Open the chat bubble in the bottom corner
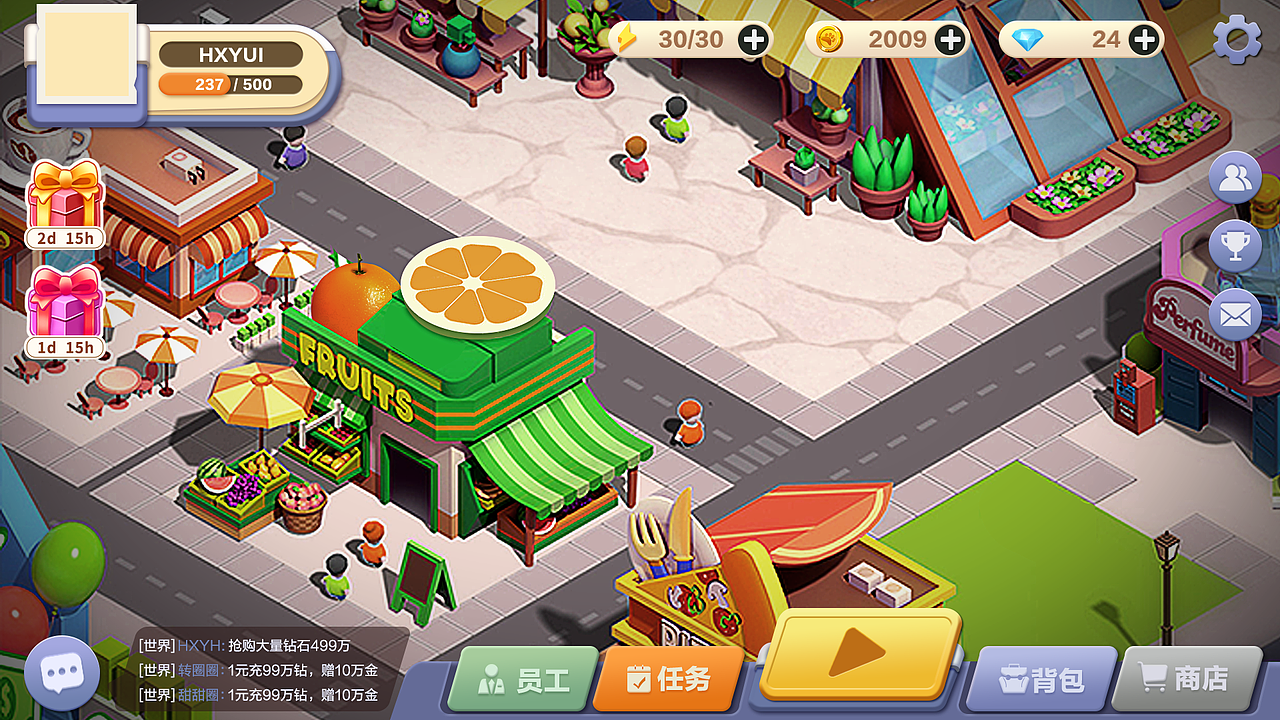 62,671
